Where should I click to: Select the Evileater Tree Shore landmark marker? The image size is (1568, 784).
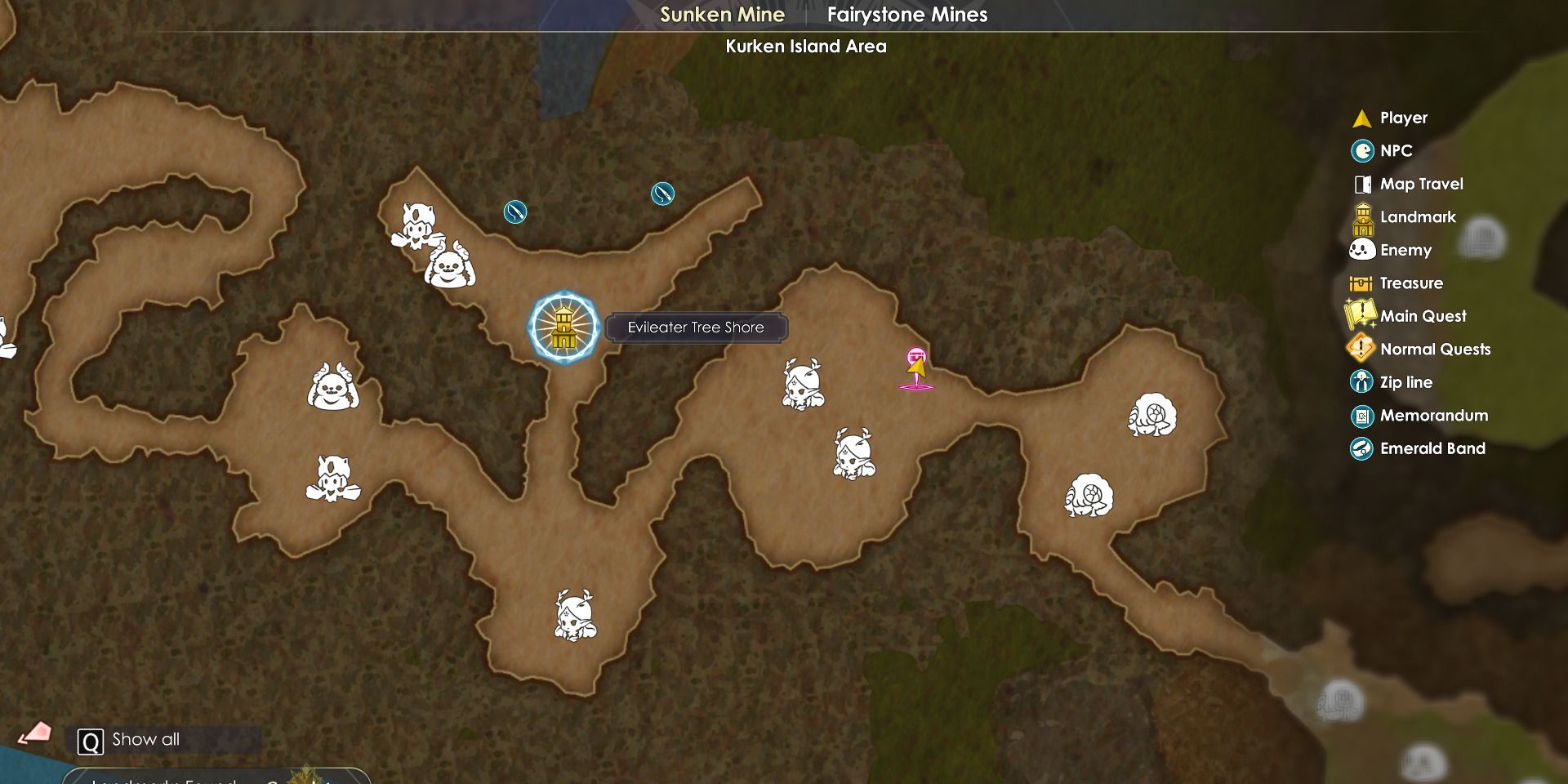coord(563,327)
